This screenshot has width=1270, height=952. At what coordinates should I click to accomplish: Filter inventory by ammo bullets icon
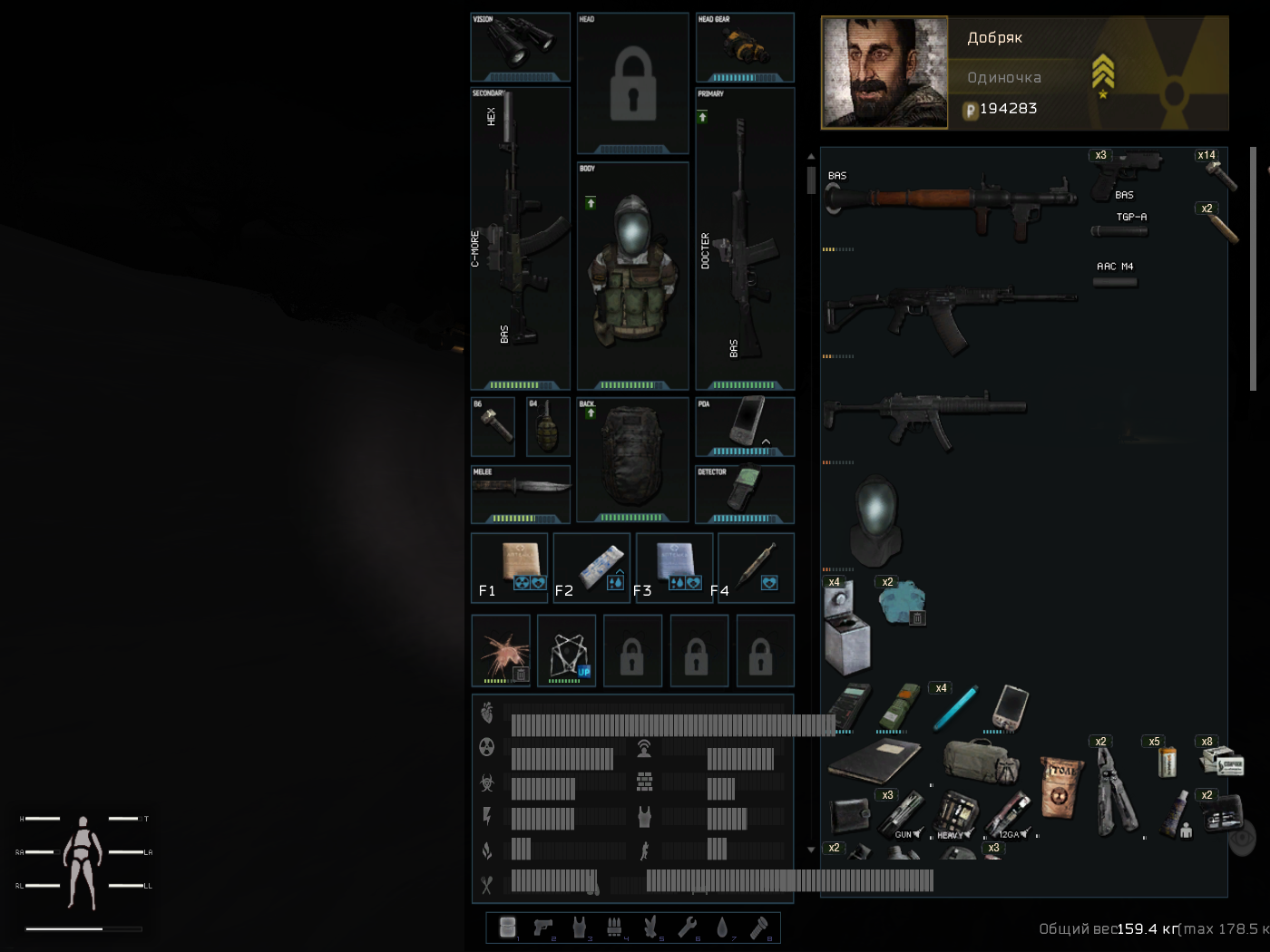tap(614, 927)
